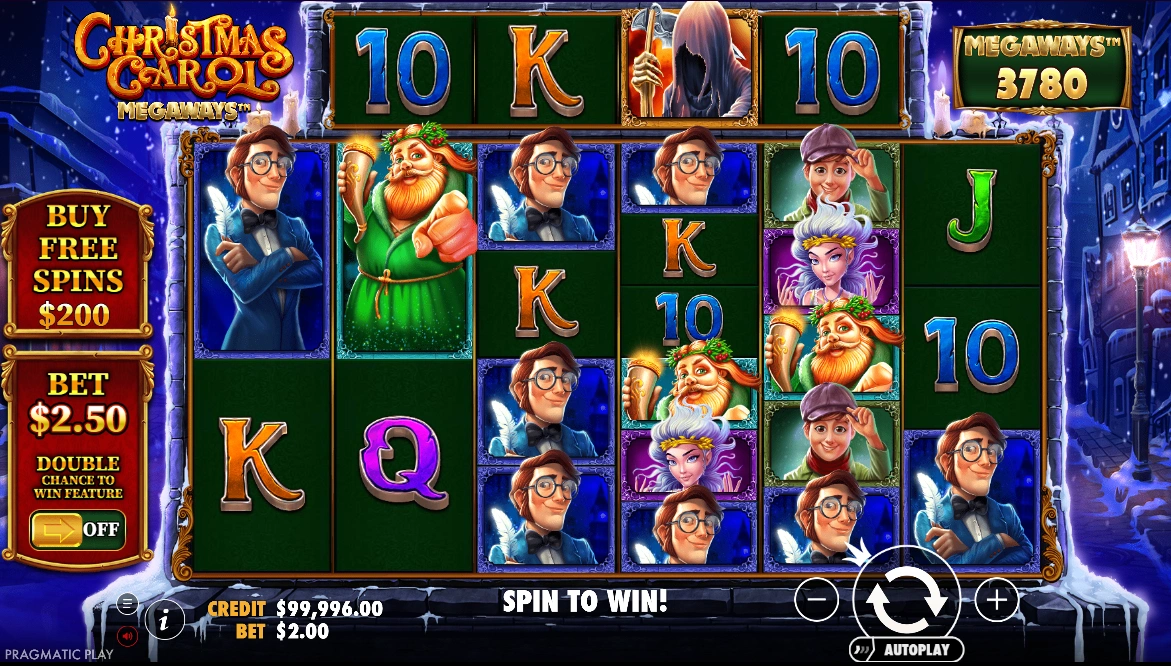Toggle the Double Chance to Win feature
This screenshot has height=666, width=1171.
click(x=77, y=529)
